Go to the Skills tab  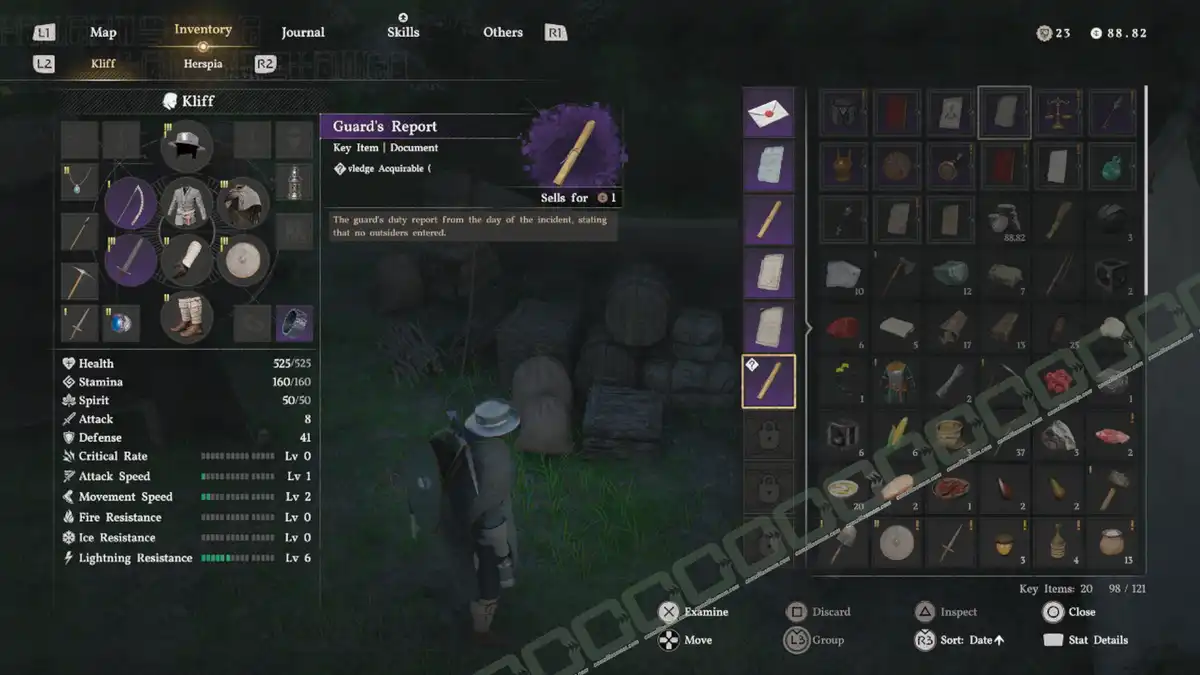[x=403, y=33]
